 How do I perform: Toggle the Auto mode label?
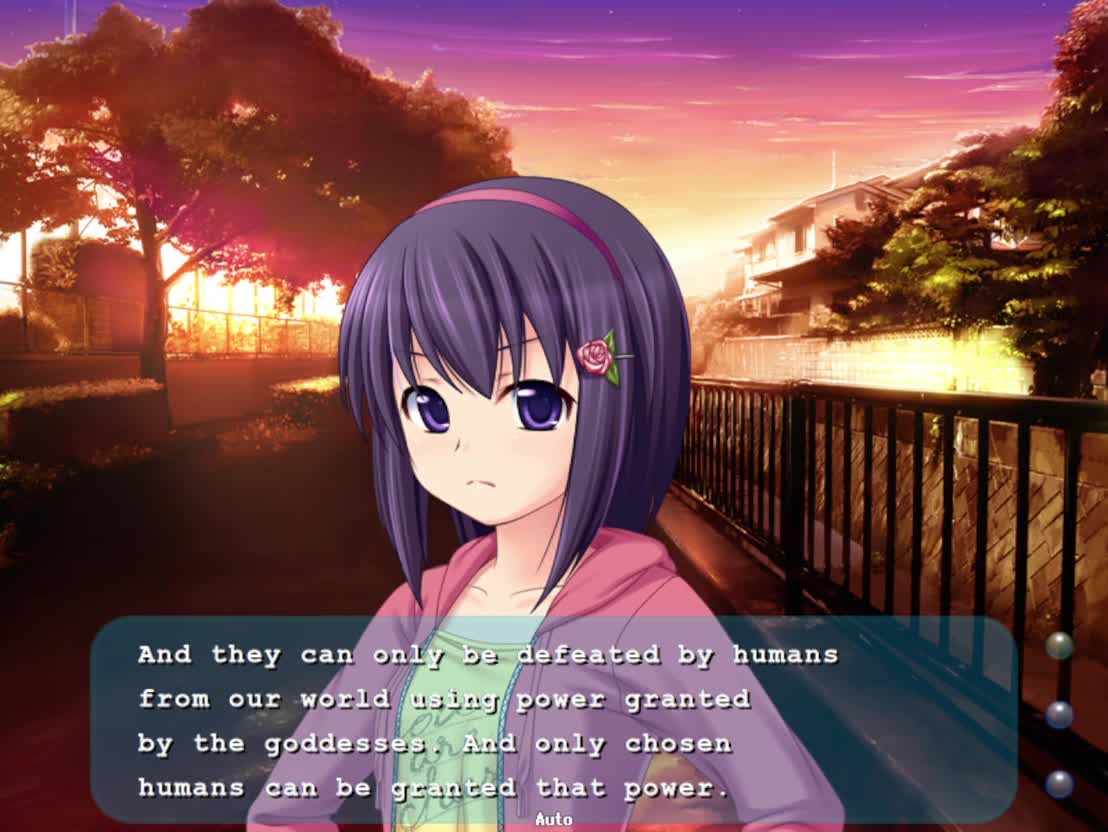tap(553, 820)
